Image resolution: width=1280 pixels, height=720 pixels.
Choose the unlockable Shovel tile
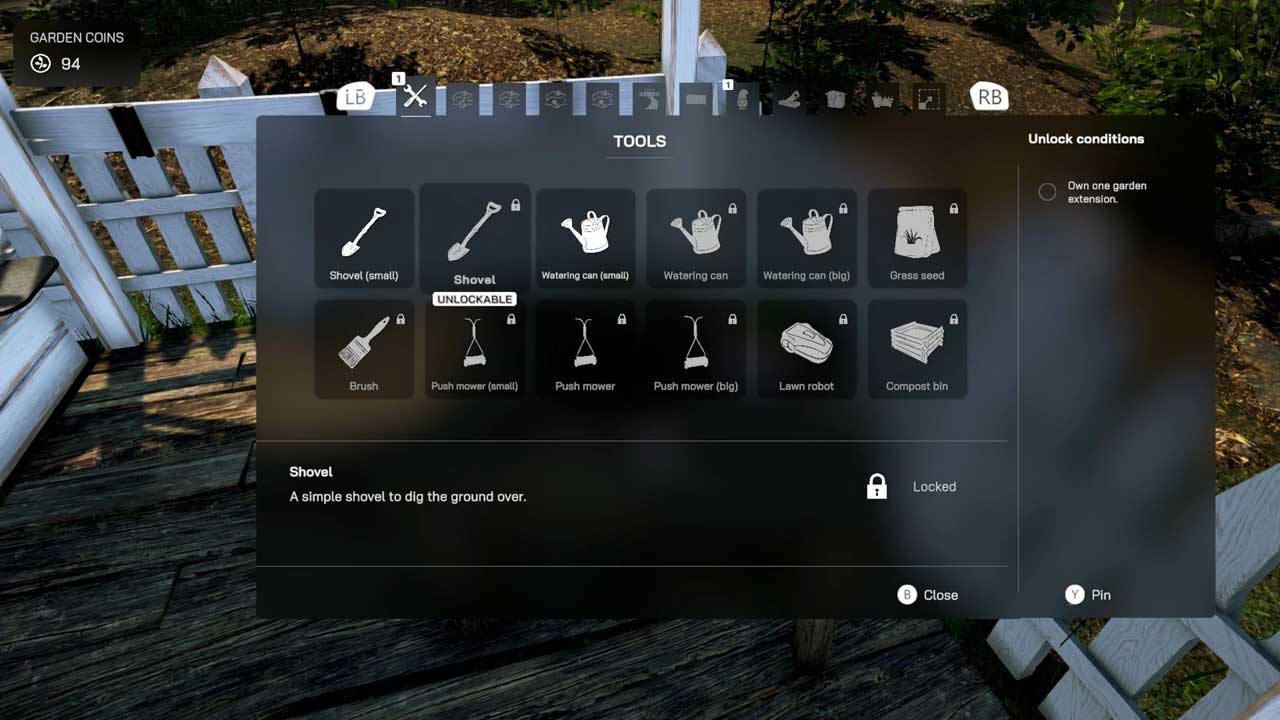(x=475, y=238)
